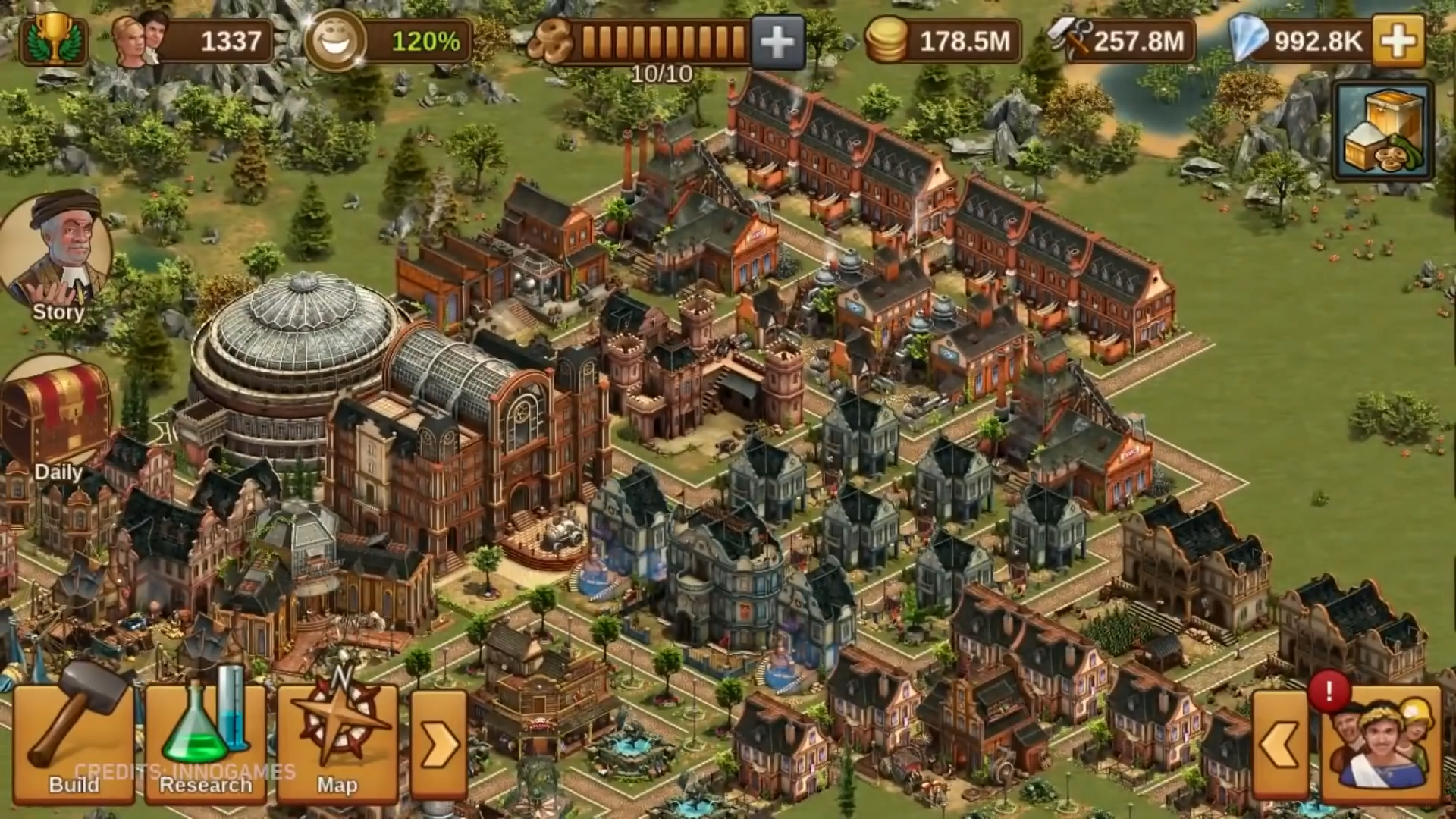Screen dimensions: 1456x819
Task: Buy diamonds with the gold plus button
Action: coord(1399,40)
